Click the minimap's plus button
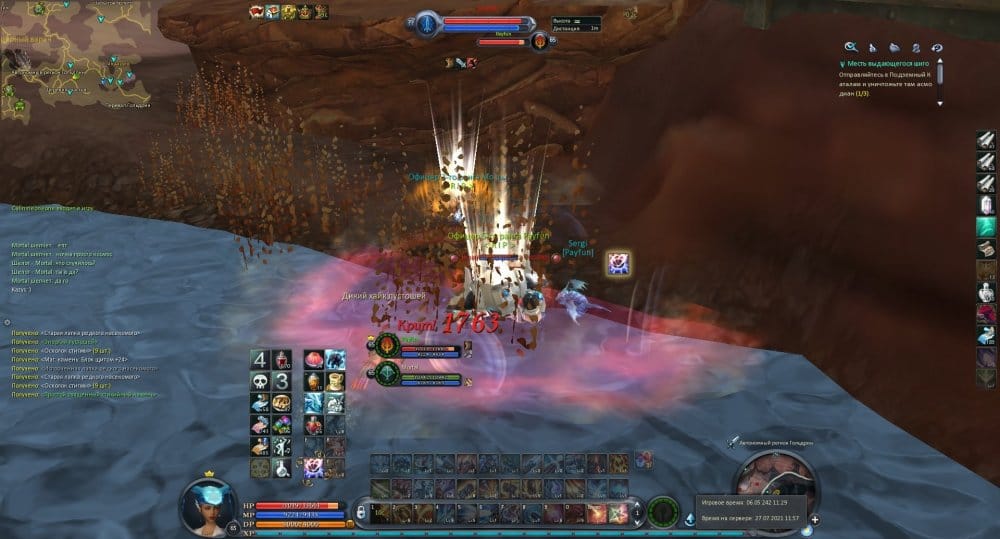The height and width of the screenshot is (539, 1000). 814,520
